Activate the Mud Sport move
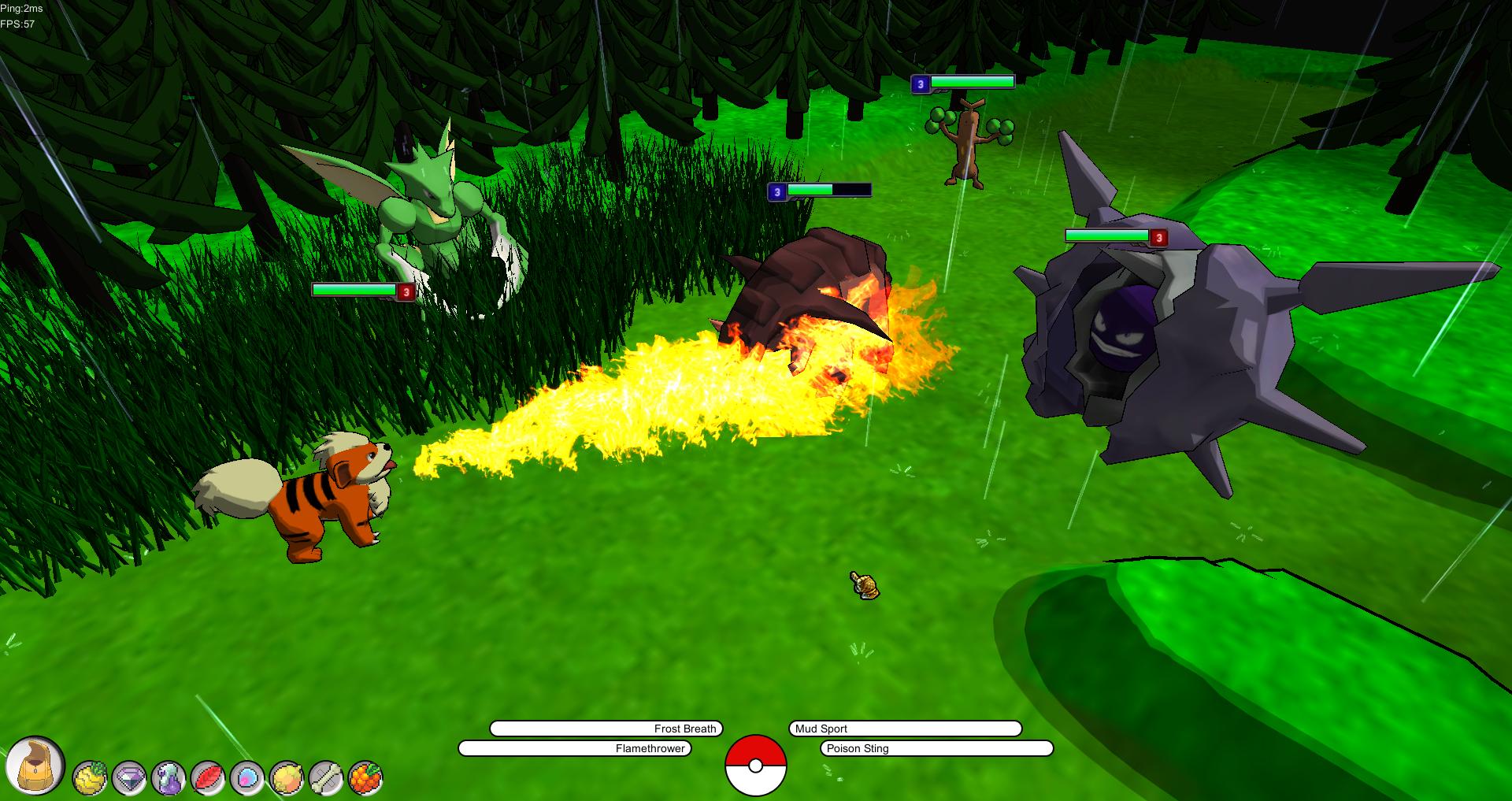 point(905,729)
